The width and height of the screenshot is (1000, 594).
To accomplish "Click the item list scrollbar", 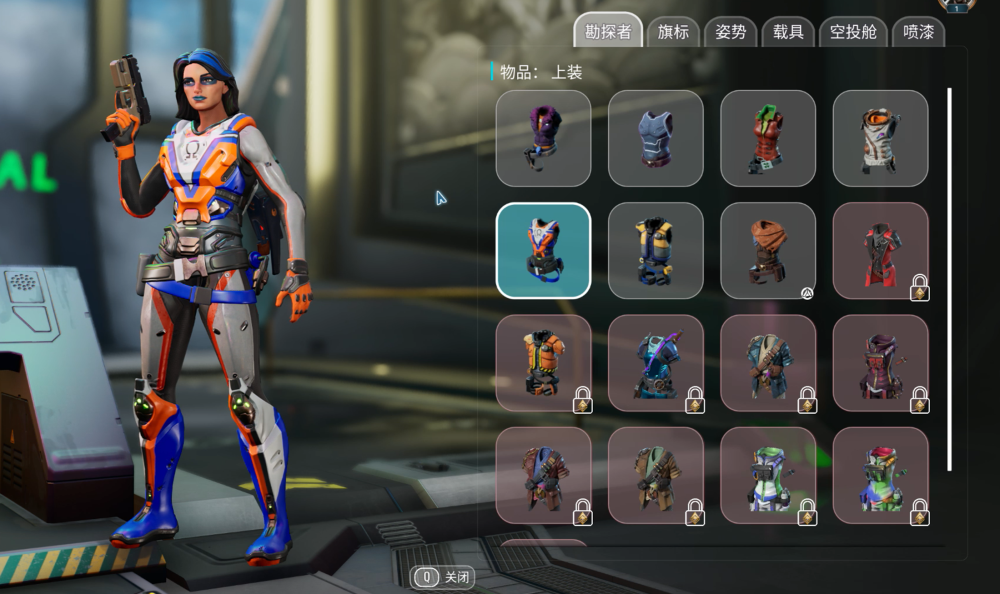I will (949, 280).
